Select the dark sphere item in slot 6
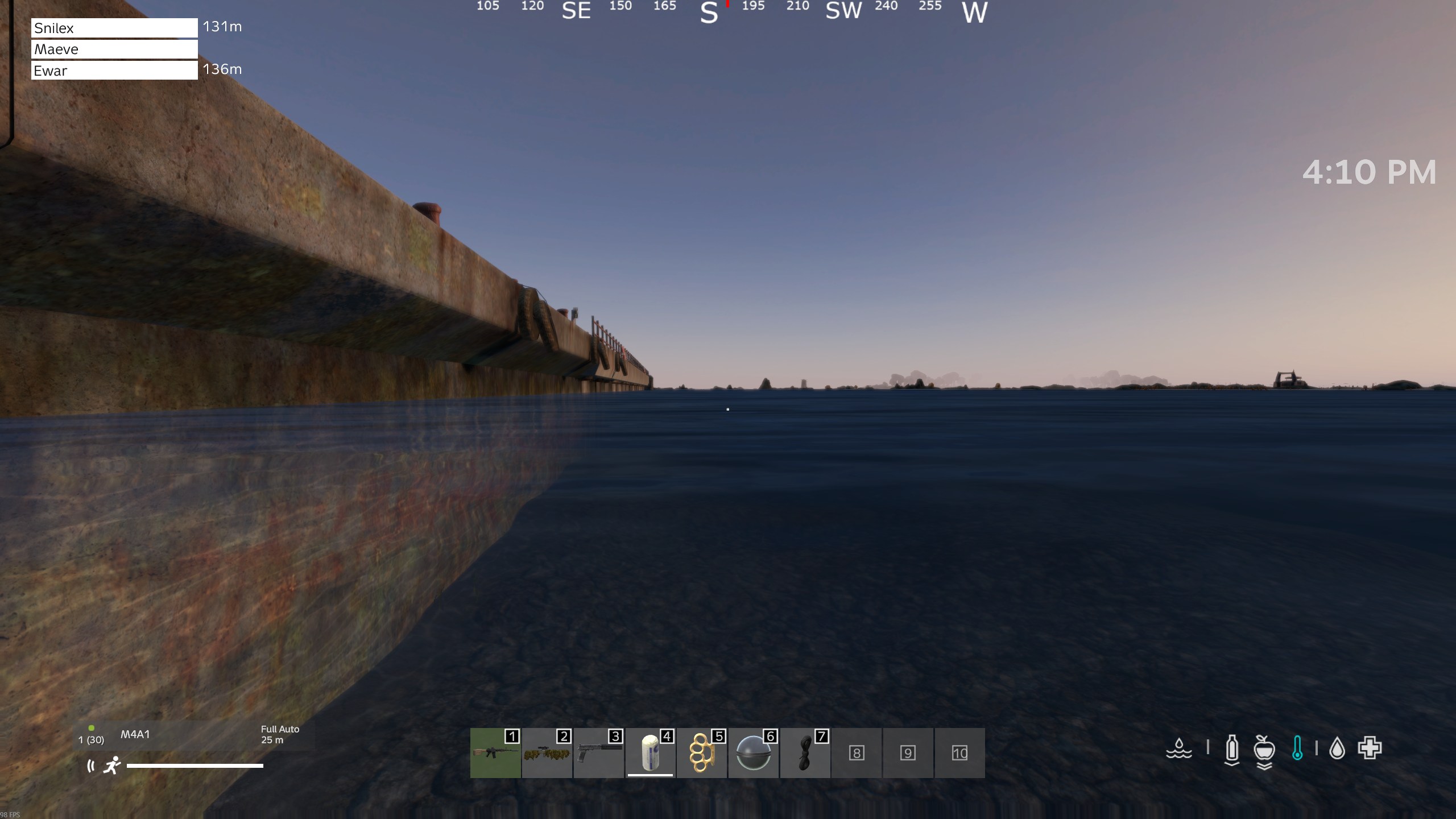1456x819 pixels. tap(754, 752)
